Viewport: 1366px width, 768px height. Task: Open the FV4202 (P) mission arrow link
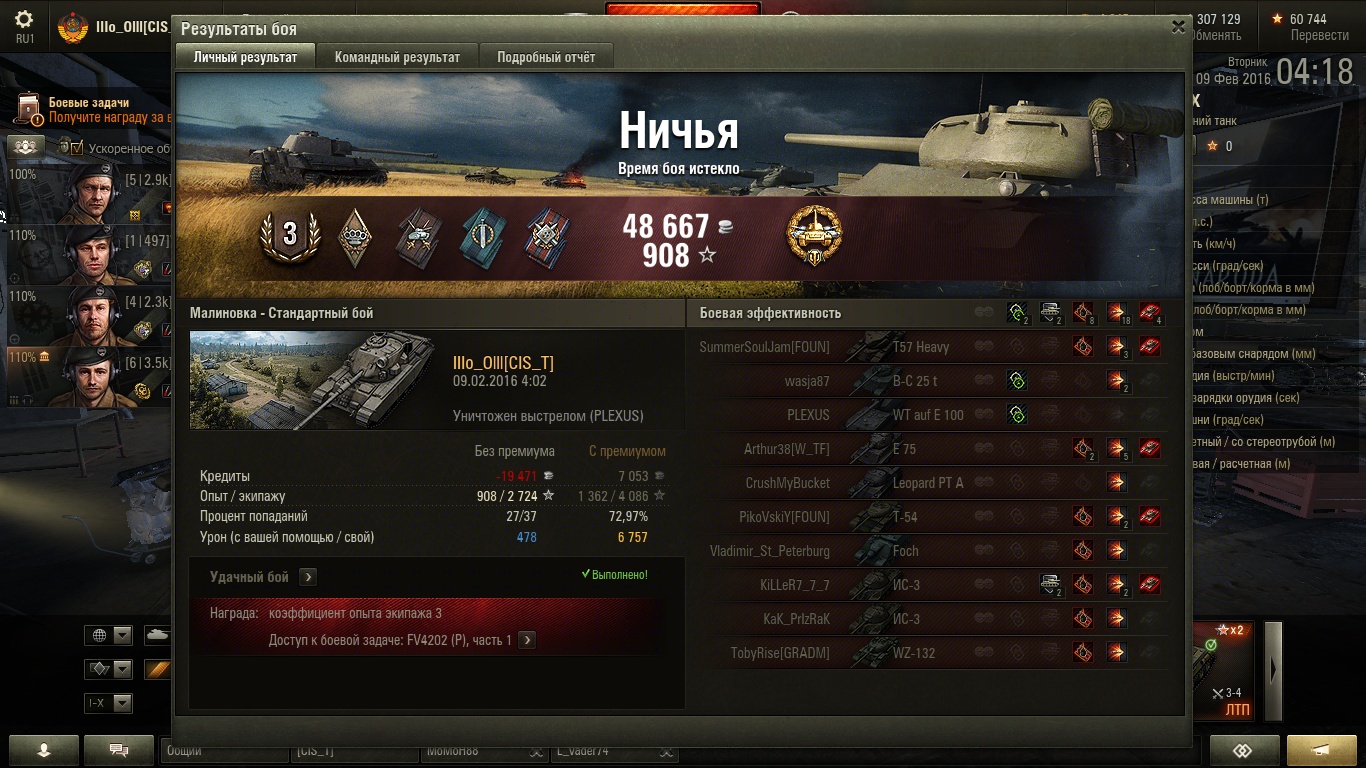pos(527,640)
